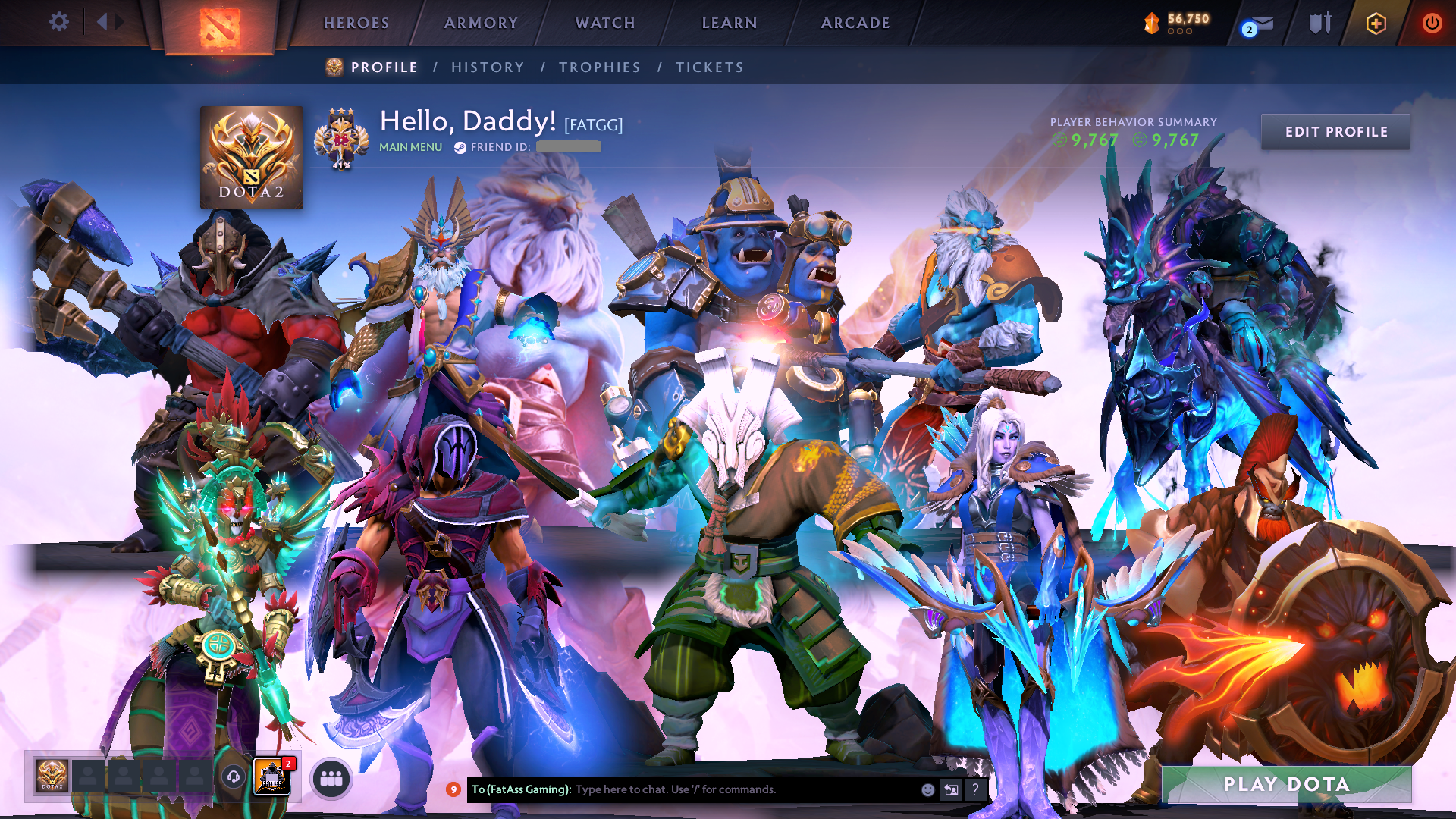Select the Learn menu entry
Screen dimensions: 1456x819
pyautogui.click(x=730, y=23)
